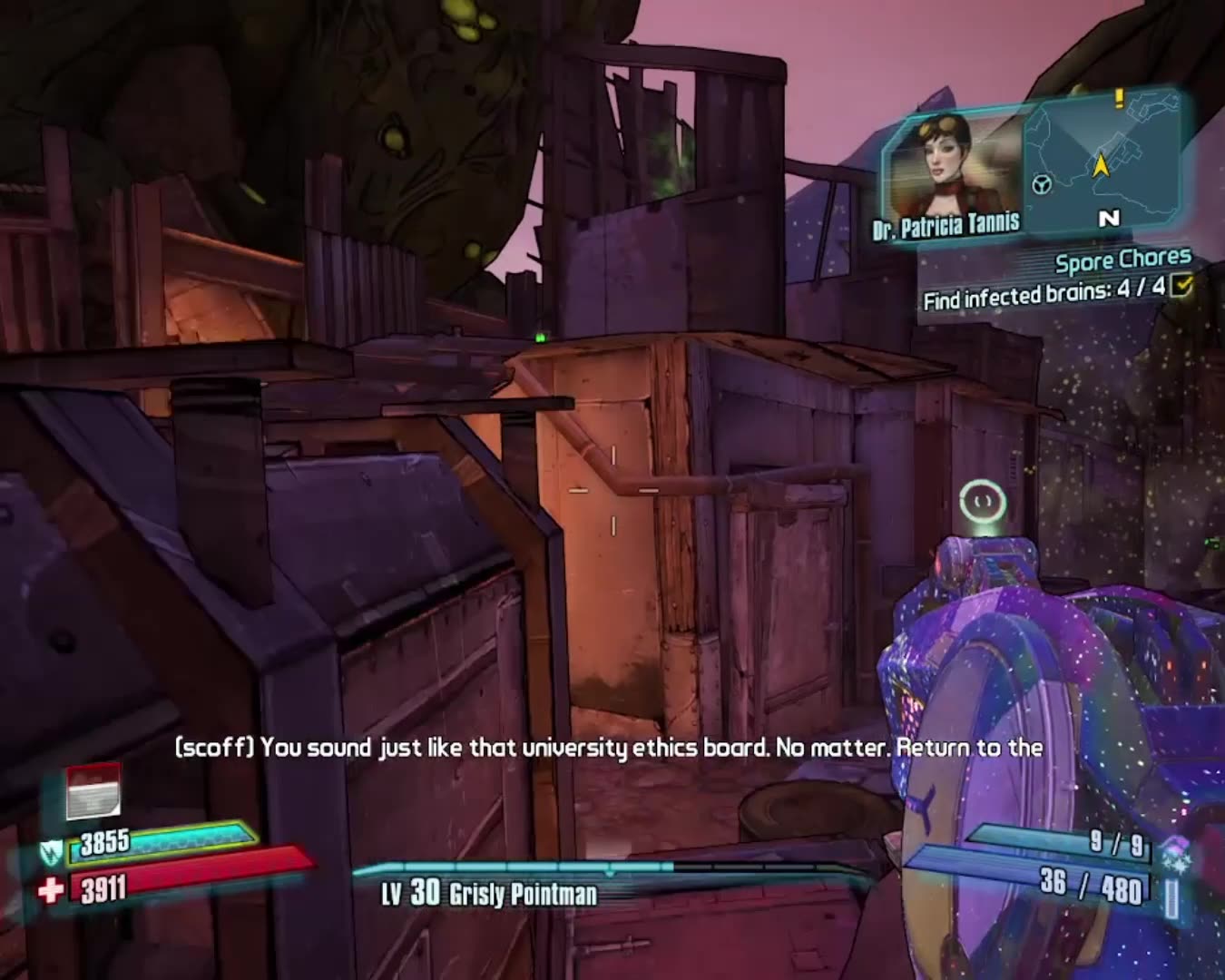The image size is (1225, 980).
Task: Select the yellow exclamation objective marker on the minimap
Action: coord(1118,98)
